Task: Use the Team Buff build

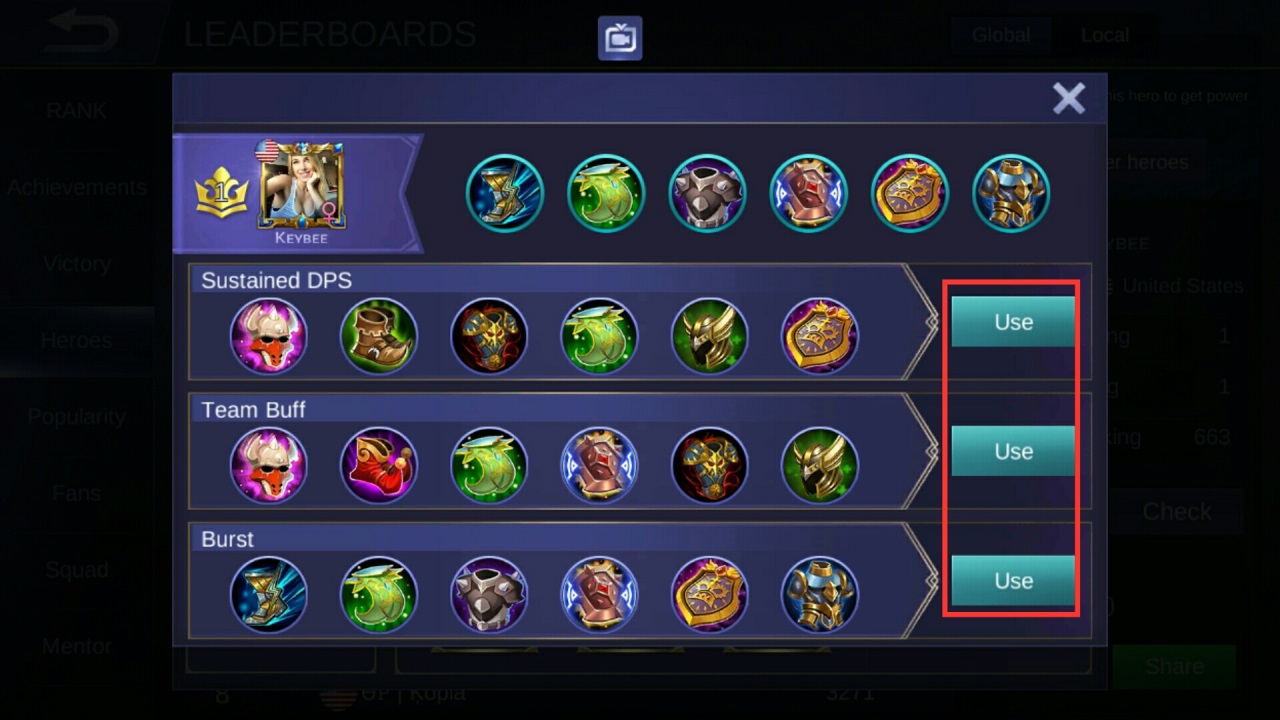Action: point(1013,451)
